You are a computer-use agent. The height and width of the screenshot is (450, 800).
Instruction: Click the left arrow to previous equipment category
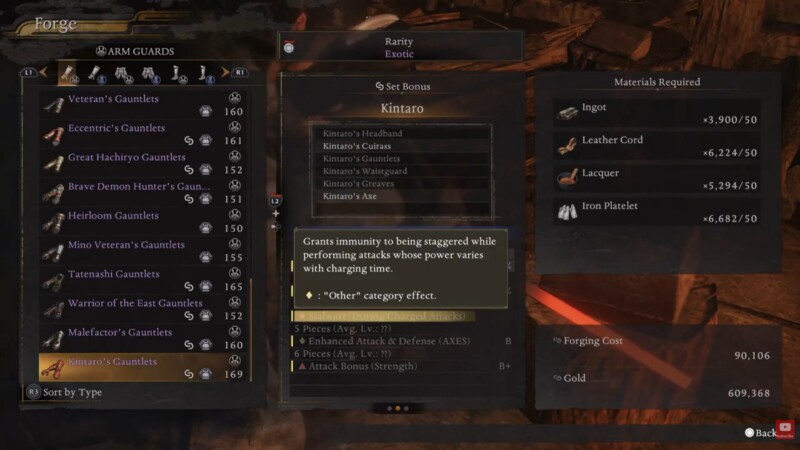29,72
